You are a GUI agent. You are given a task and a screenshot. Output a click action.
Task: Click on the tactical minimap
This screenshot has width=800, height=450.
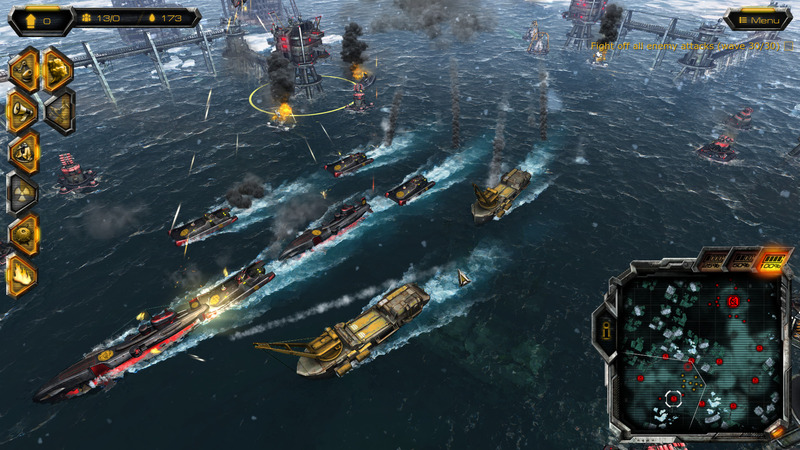click(x=700, y=350)
